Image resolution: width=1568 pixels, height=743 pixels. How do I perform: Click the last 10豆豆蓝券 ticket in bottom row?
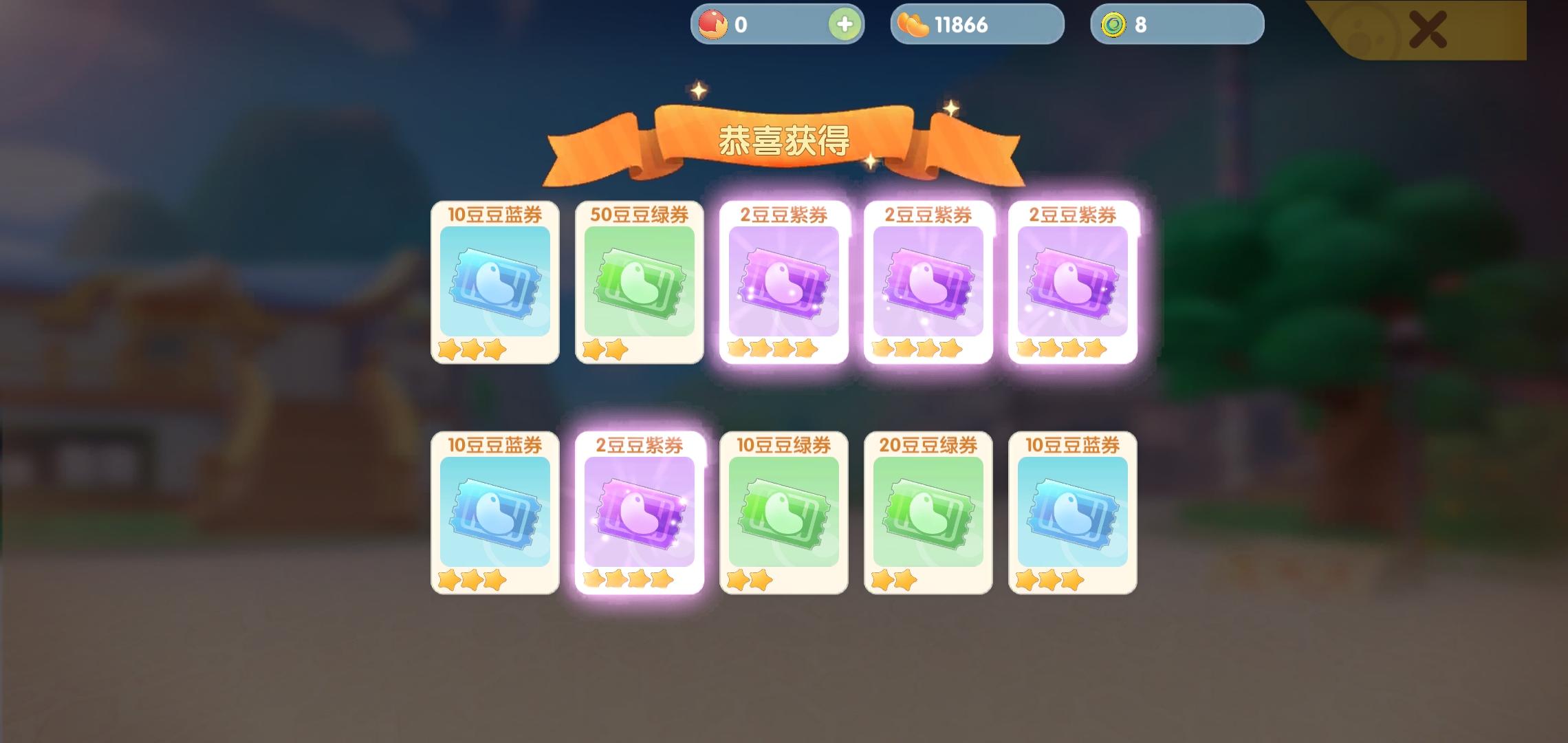pyautogui.click(x=1071, y=513)
